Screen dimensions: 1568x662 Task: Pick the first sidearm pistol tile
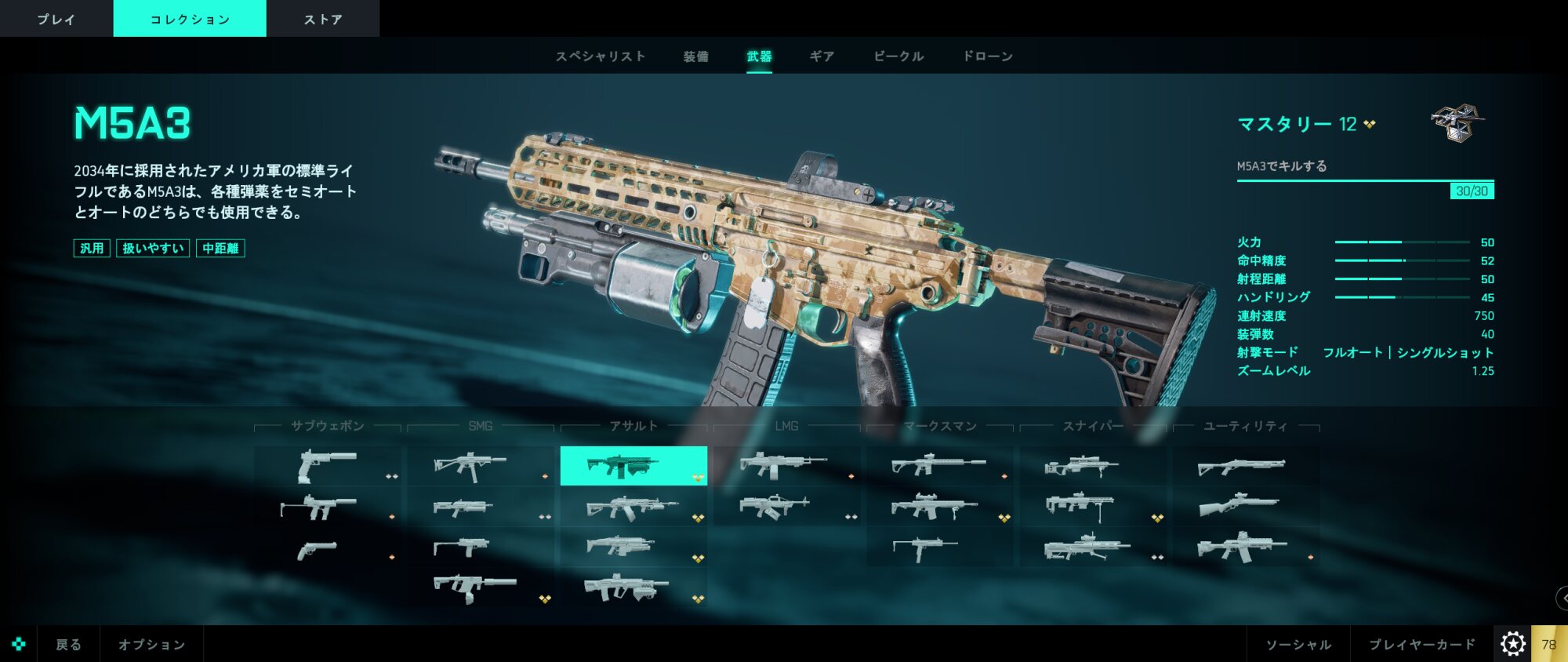tap(328, 466)
